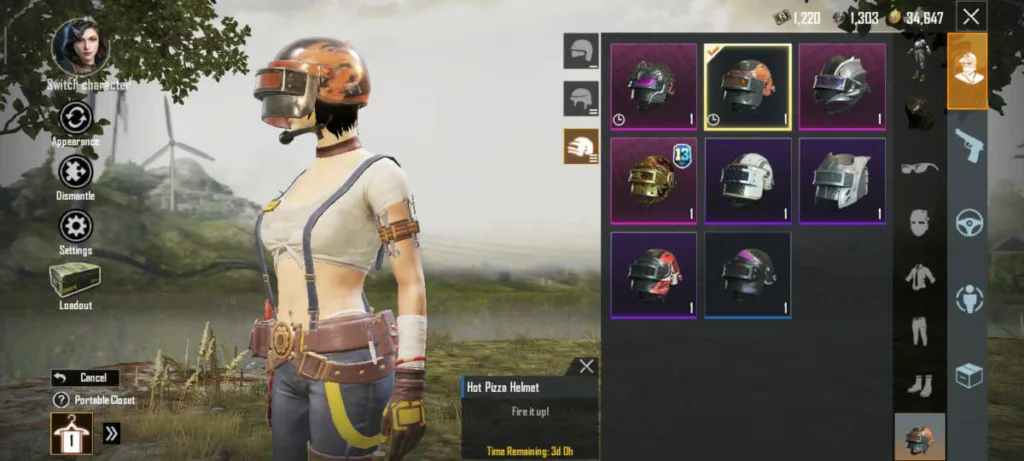Open the sunglasses category
The width and height of the screenshot is (1024, 461).
coord(920,167)
